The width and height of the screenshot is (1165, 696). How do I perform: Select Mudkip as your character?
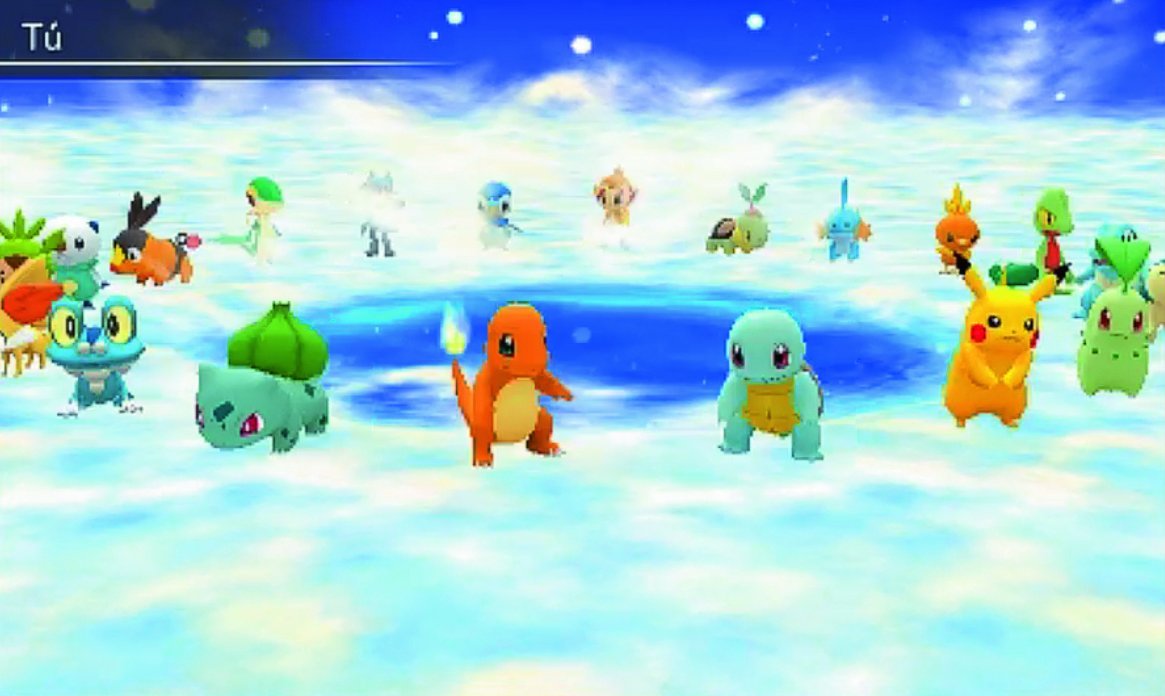pos(845,225)
